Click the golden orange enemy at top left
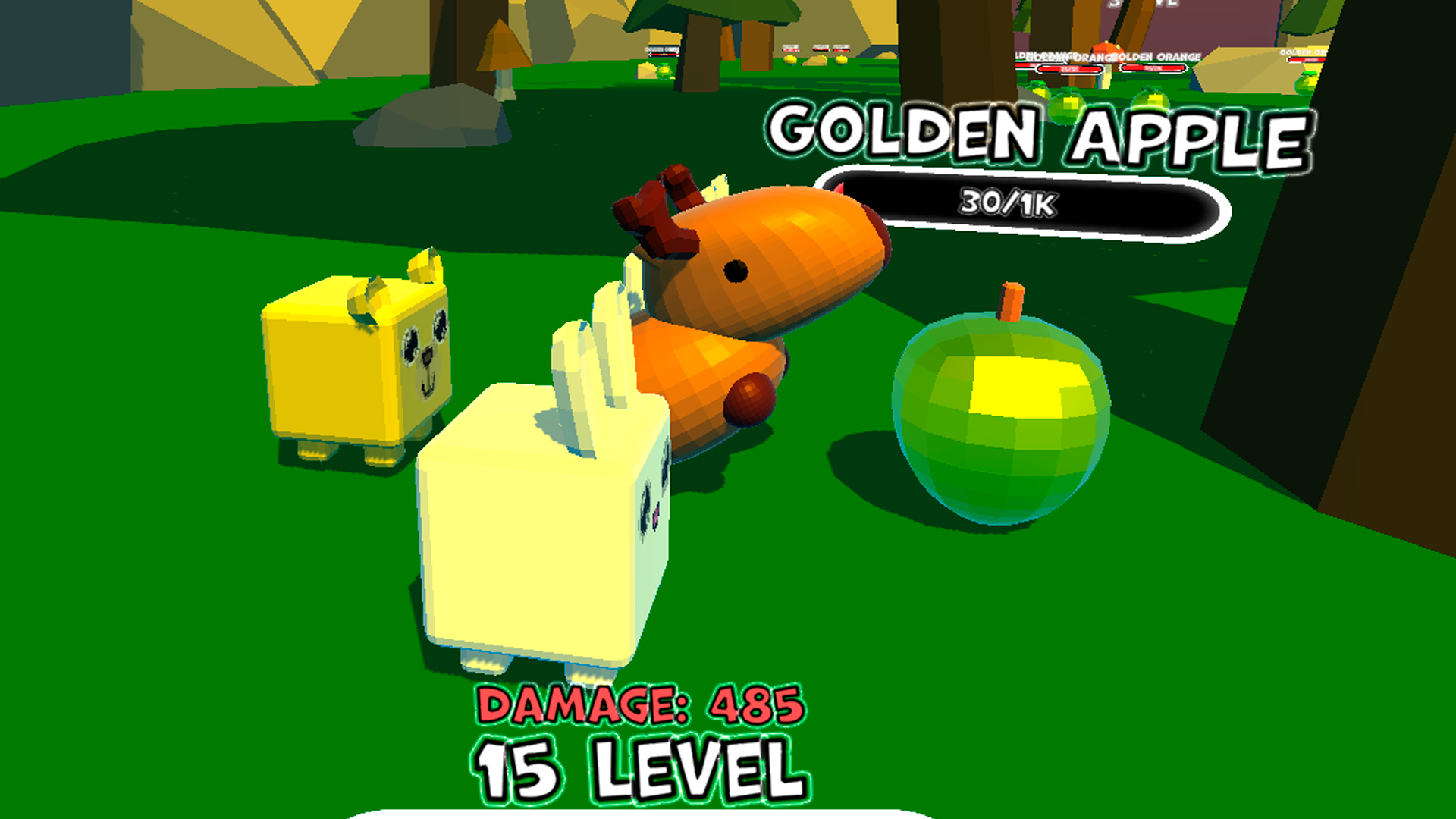Screen dimensions: 1456x819 click(x=664, y=71)
